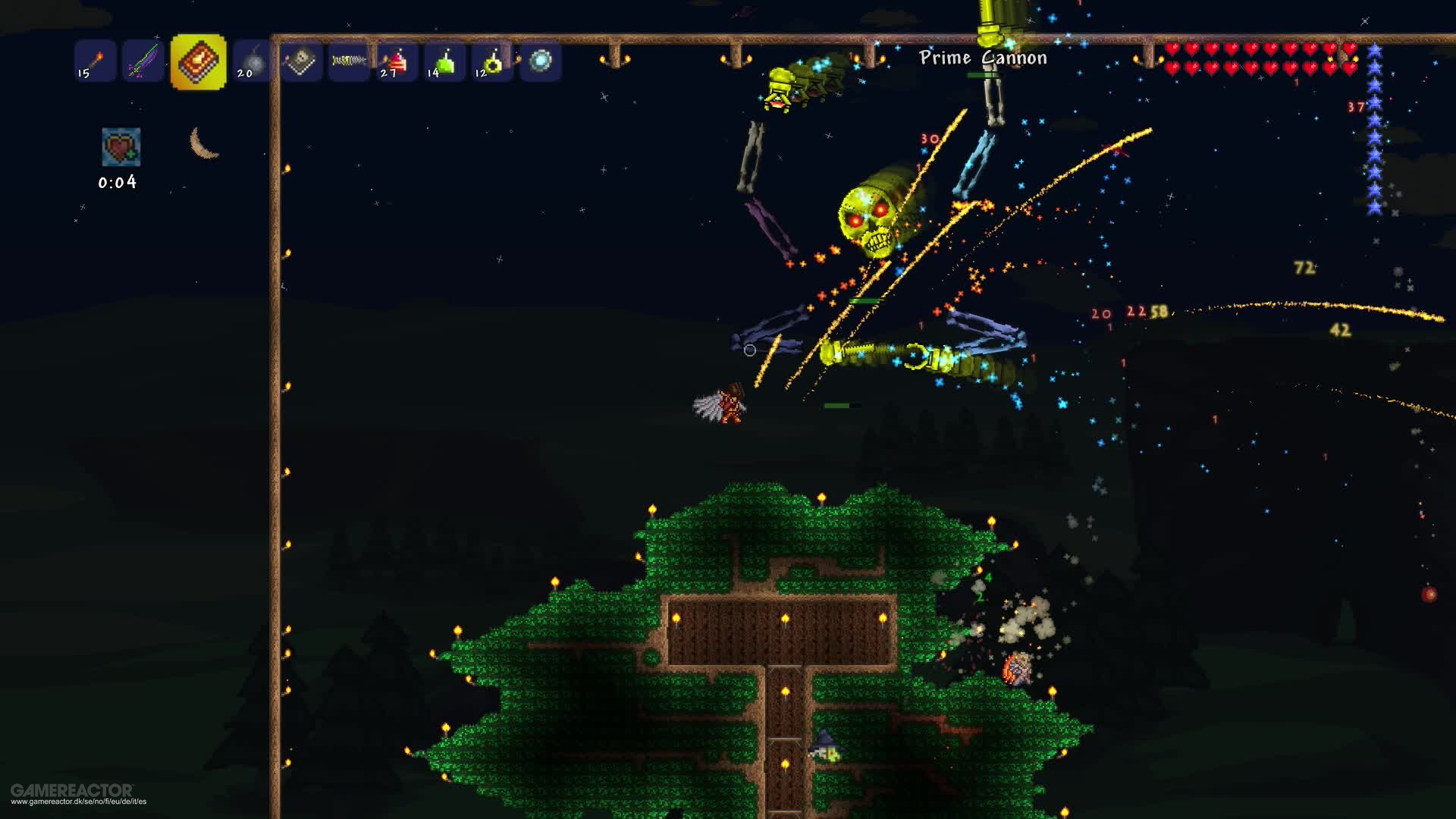This screenshot has width=1456, height=819.
Task: Click the Prime Cannon name label
Action: (981, 57)
